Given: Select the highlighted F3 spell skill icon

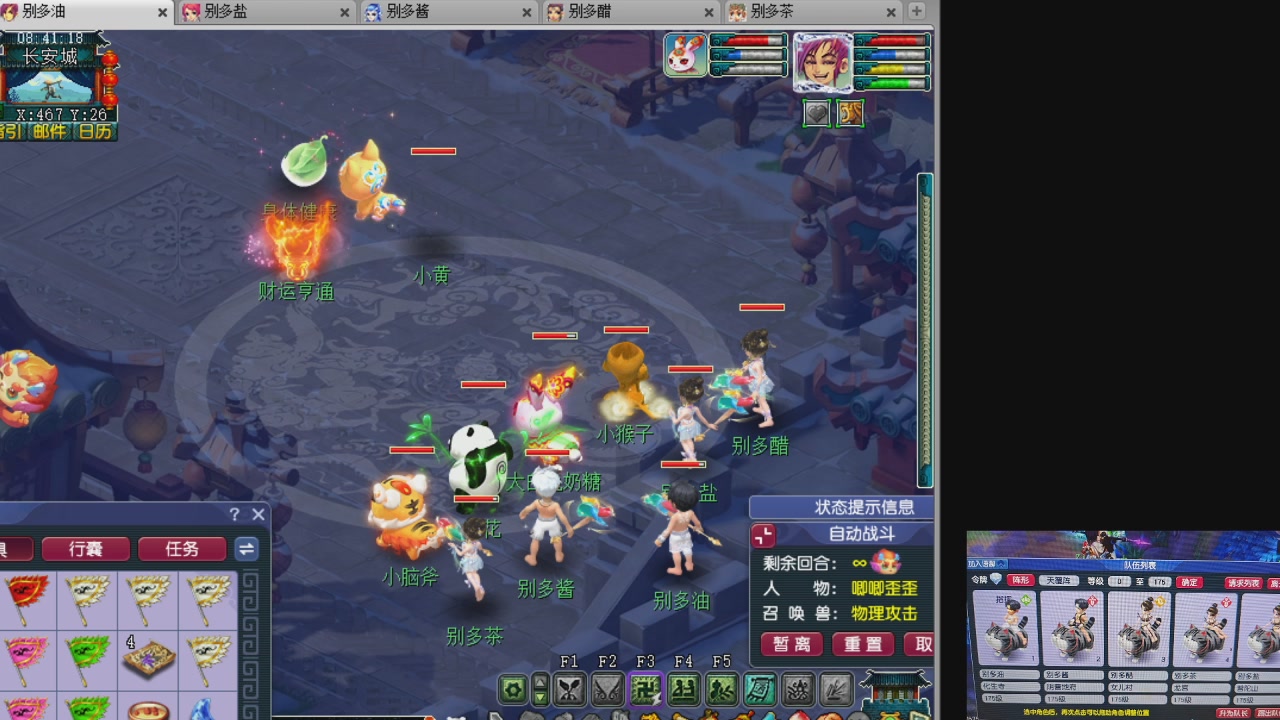Looking at the screenshot, I should [645, 689].
